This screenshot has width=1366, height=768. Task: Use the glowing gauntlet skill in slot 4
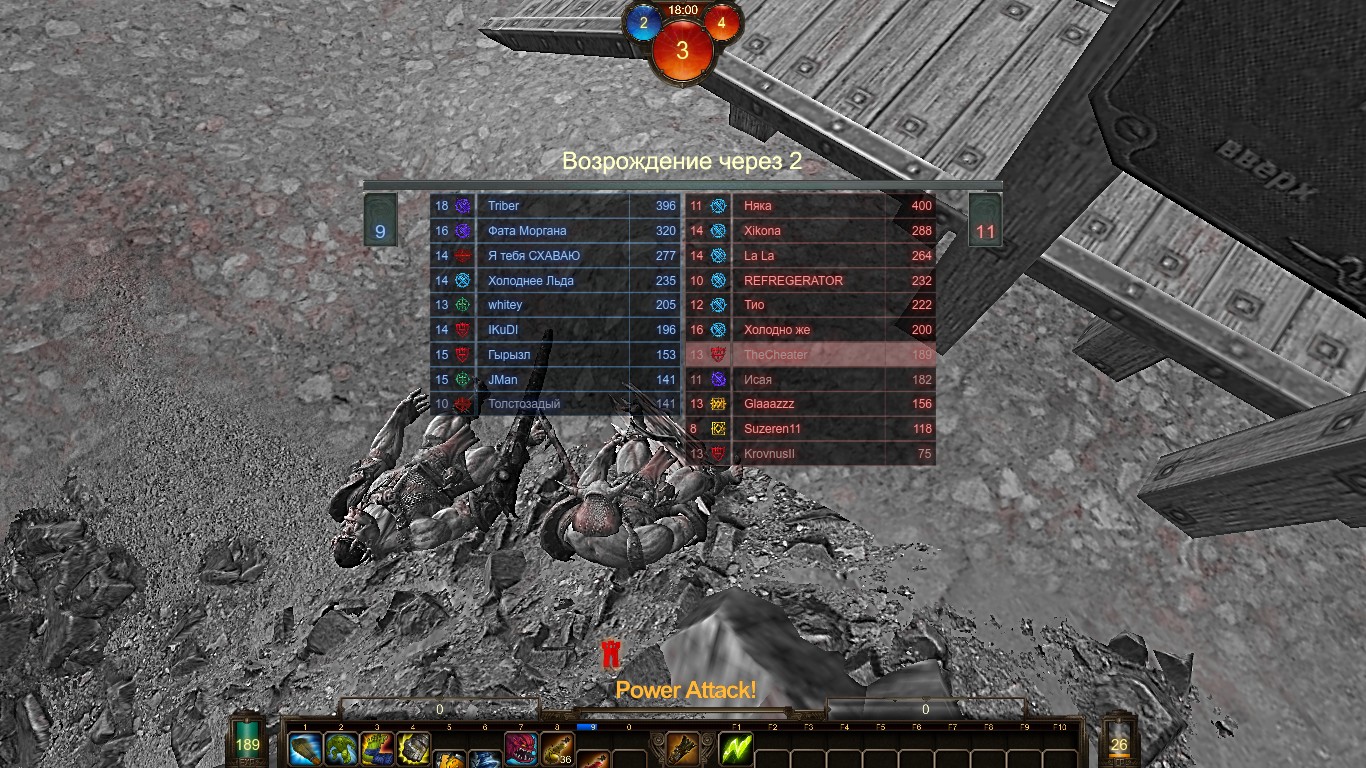(x=413, y=749)
